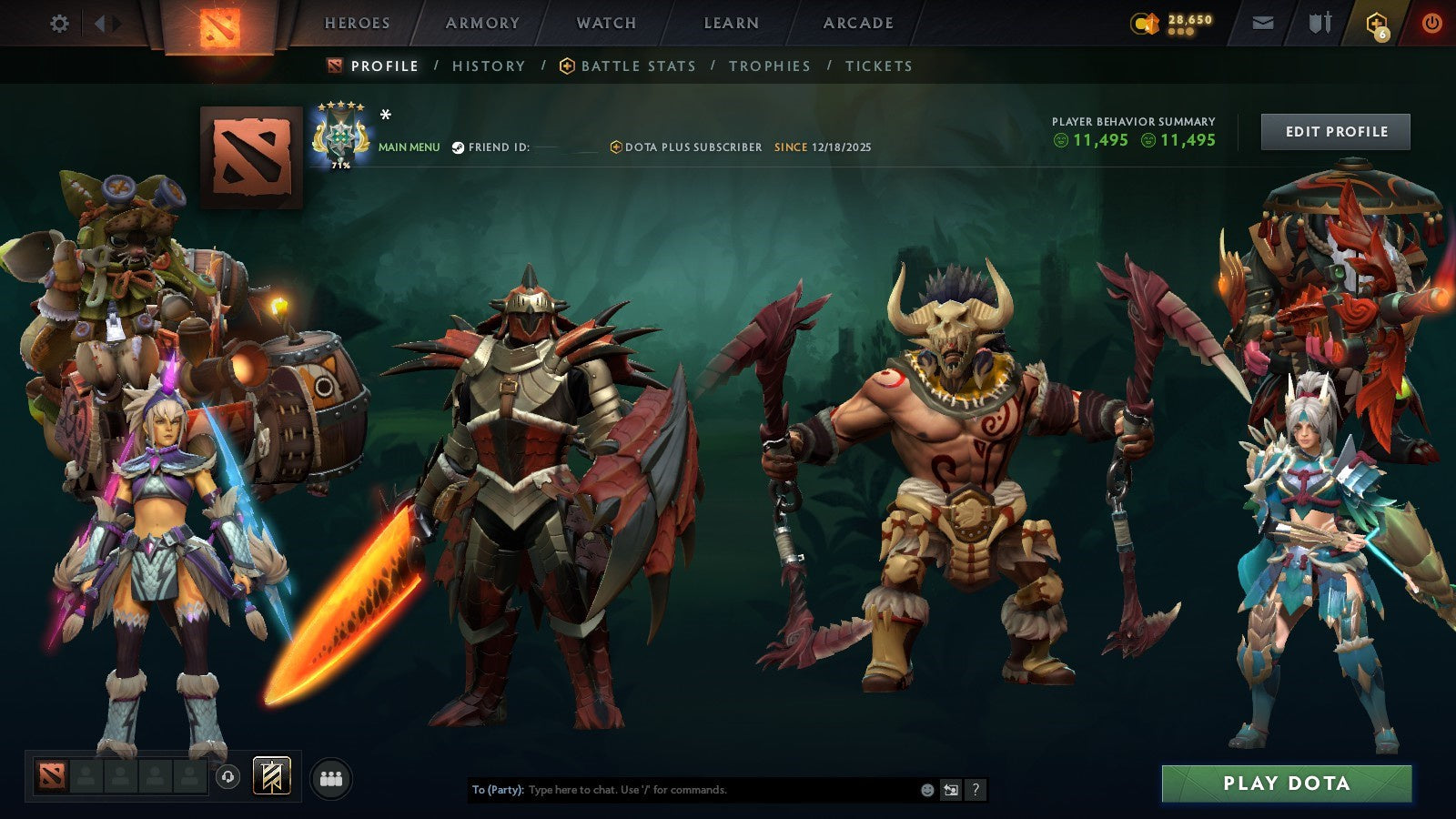Click the 71% rank progress bar
This screenshot has height=819, width=1456.
coord(339,167)
